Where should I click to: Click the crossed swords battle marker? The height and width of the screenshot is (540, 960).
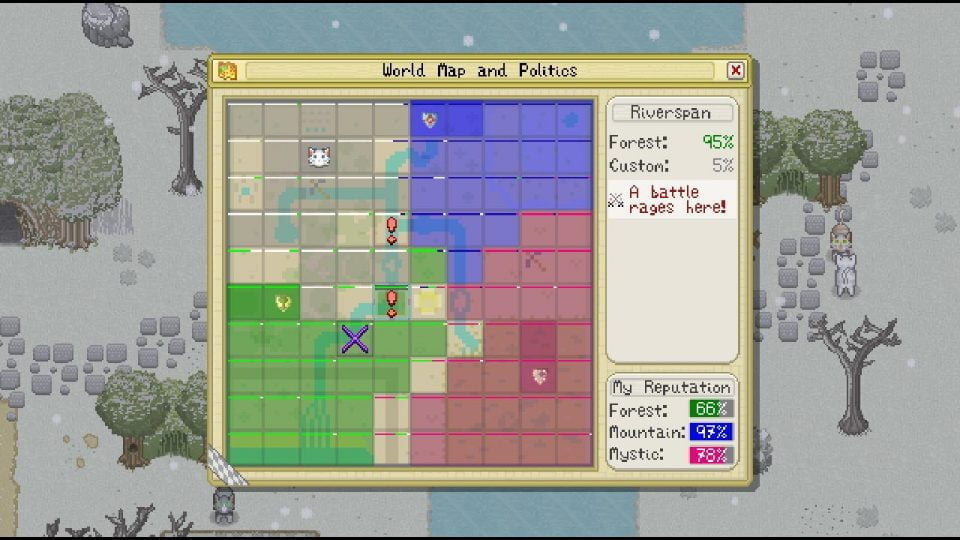355,339
